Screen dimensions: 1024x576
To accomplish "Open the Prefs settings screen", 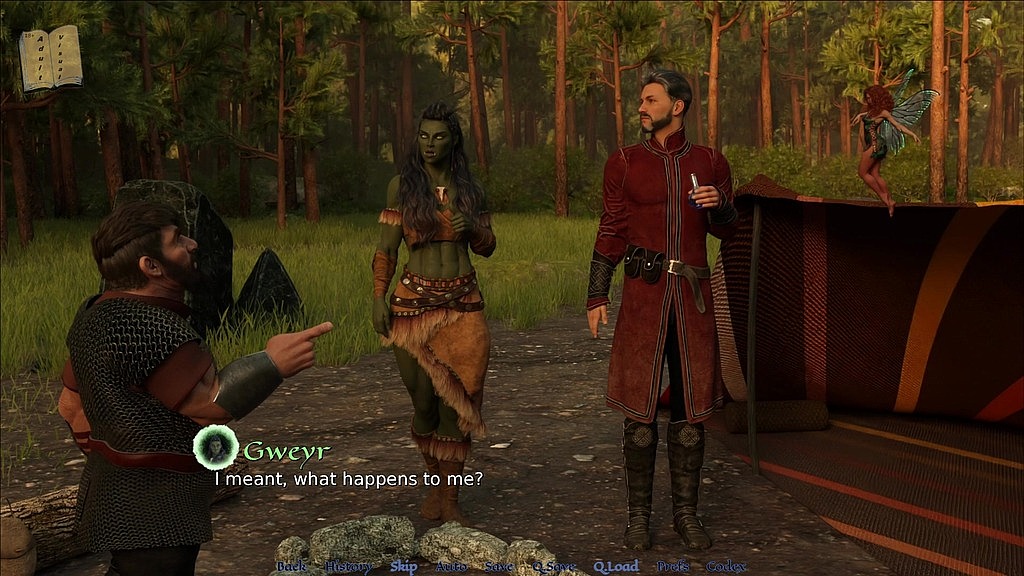I will (673, 566).
